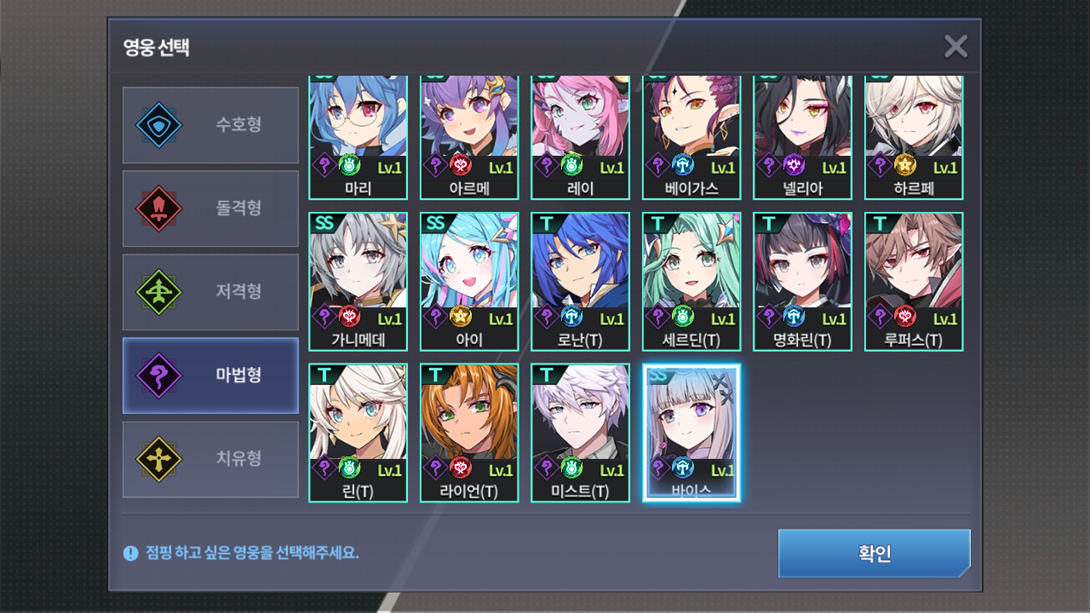This screenshot has height=613, width=1090.
Task: Choose hero 명화린(T)
Action: pyautogui.click(x=802, y=281)
